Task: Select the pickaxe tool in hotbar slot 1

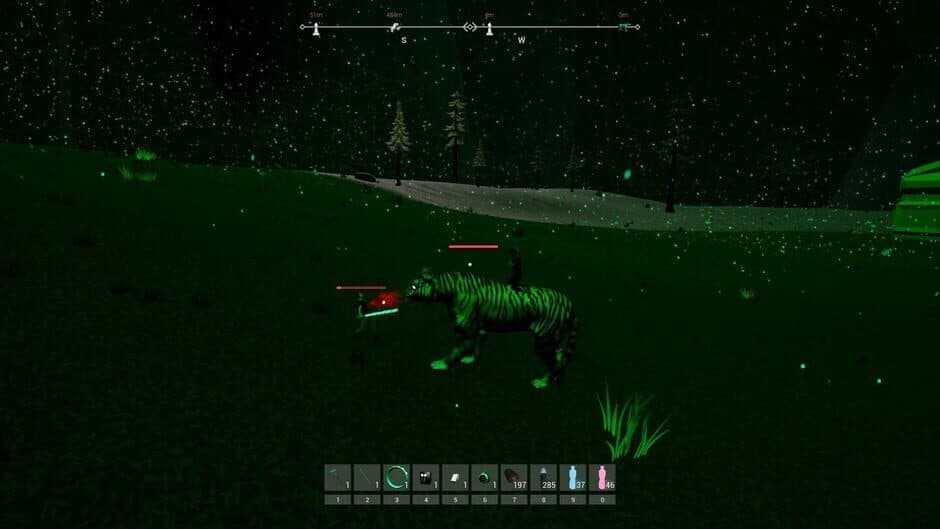Action: click(x=338, y=477)
